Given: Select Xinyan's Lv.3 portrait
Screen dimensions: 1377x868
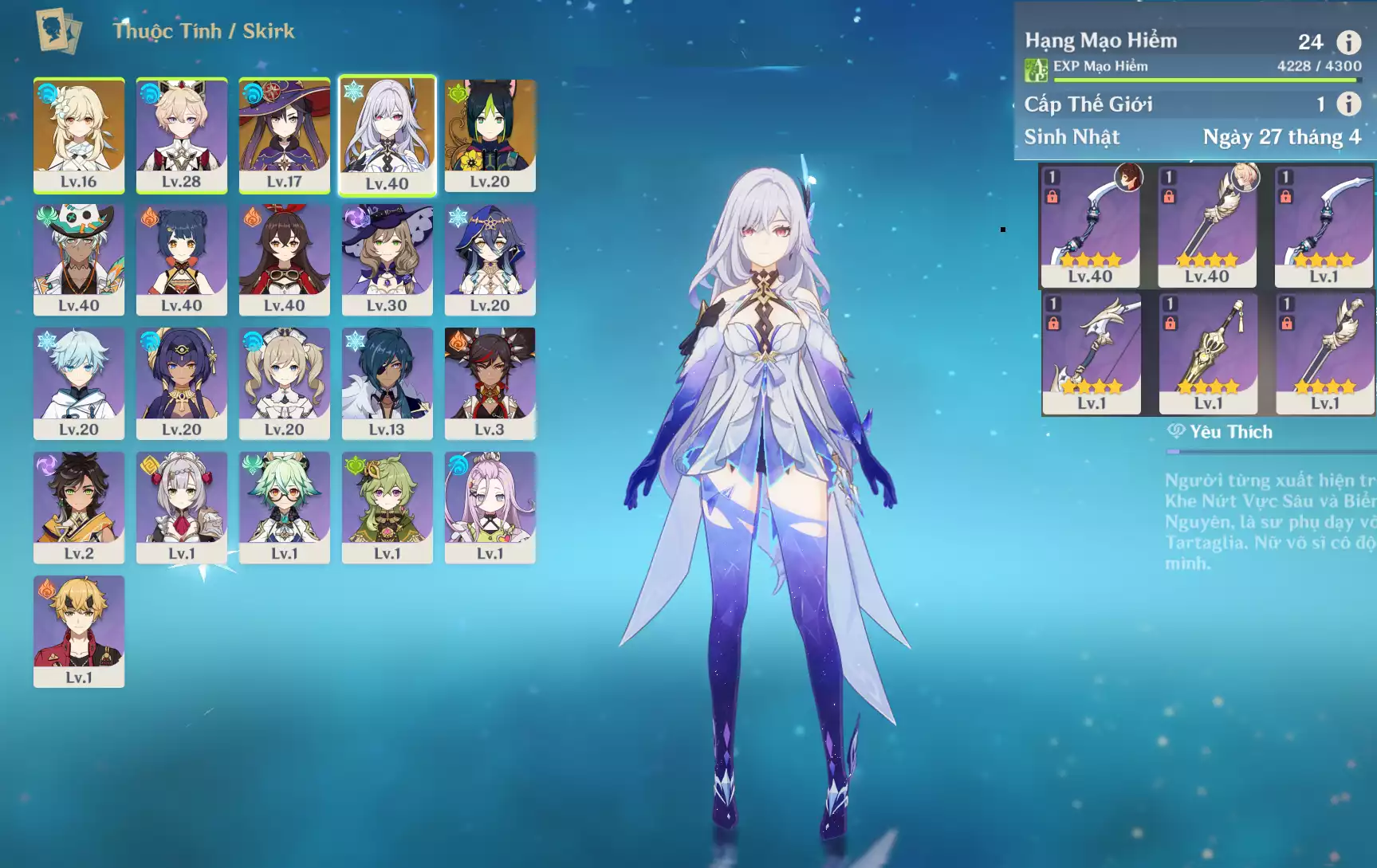Looking at the screenshot, I should coord(490,383).
